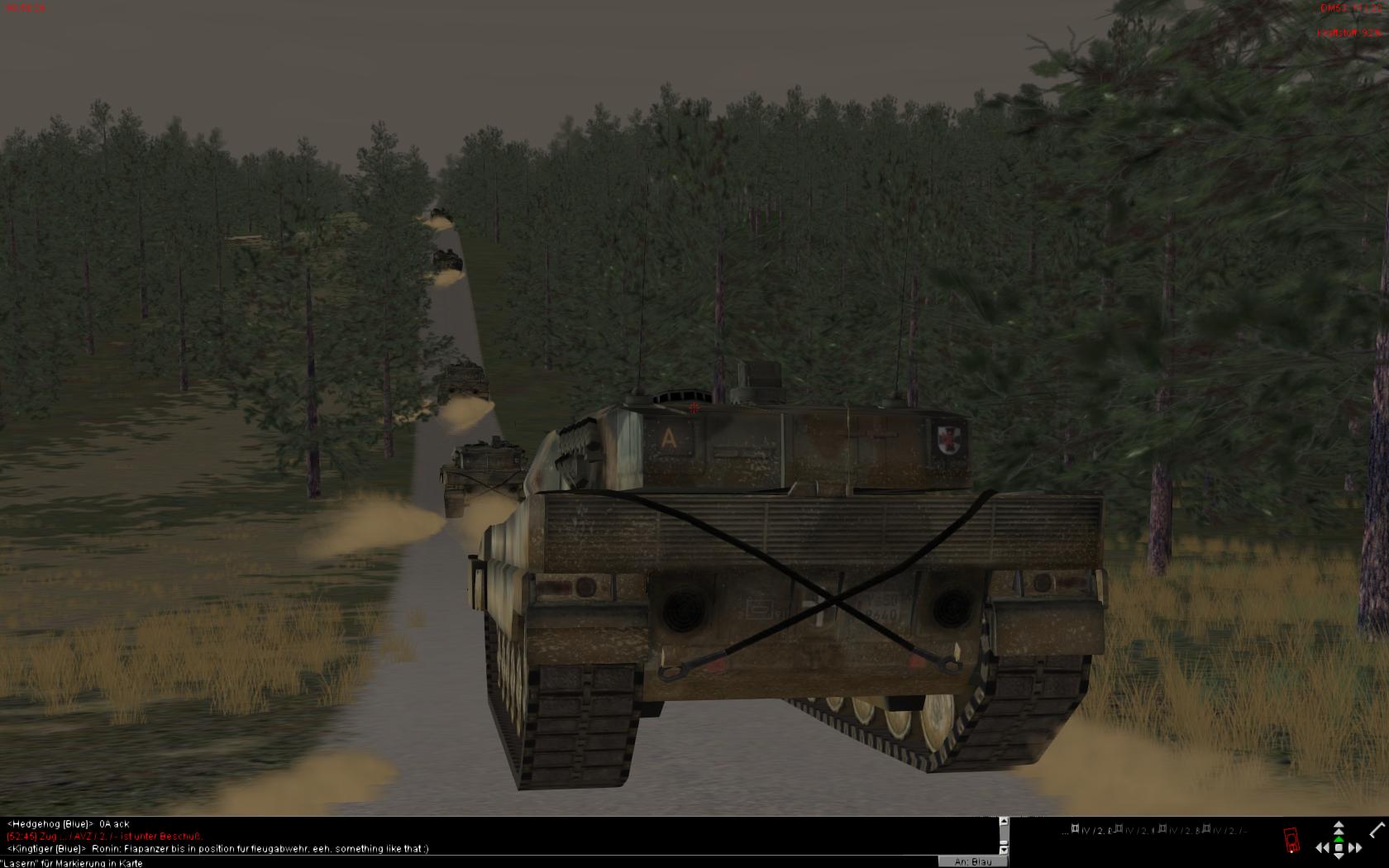1389x868 pixels.
Task: Click the angled line icon in corner
Action: click(1377, 829)
